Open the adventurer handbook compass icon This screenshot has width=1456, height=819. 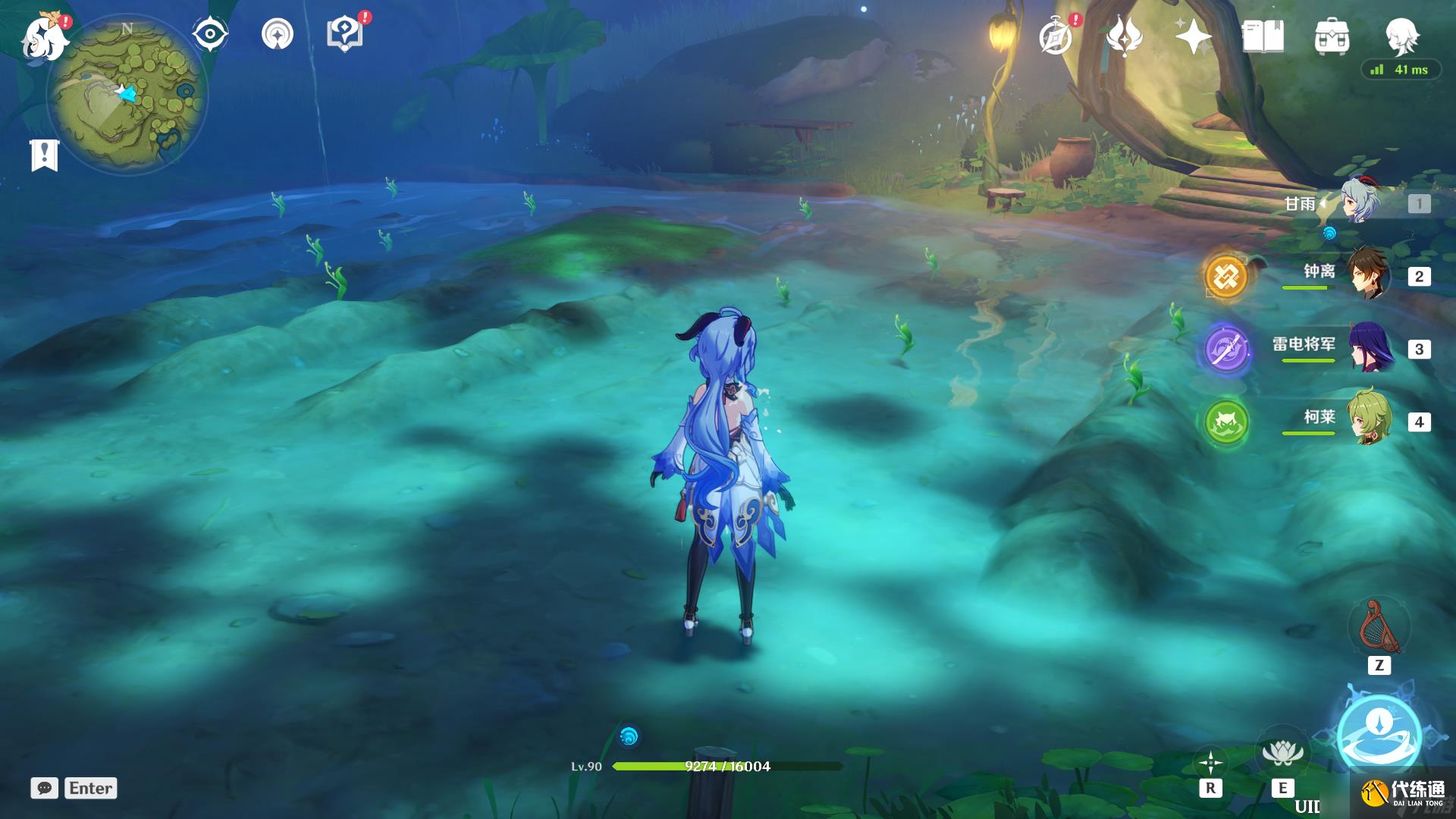(x=1056, y=36)
